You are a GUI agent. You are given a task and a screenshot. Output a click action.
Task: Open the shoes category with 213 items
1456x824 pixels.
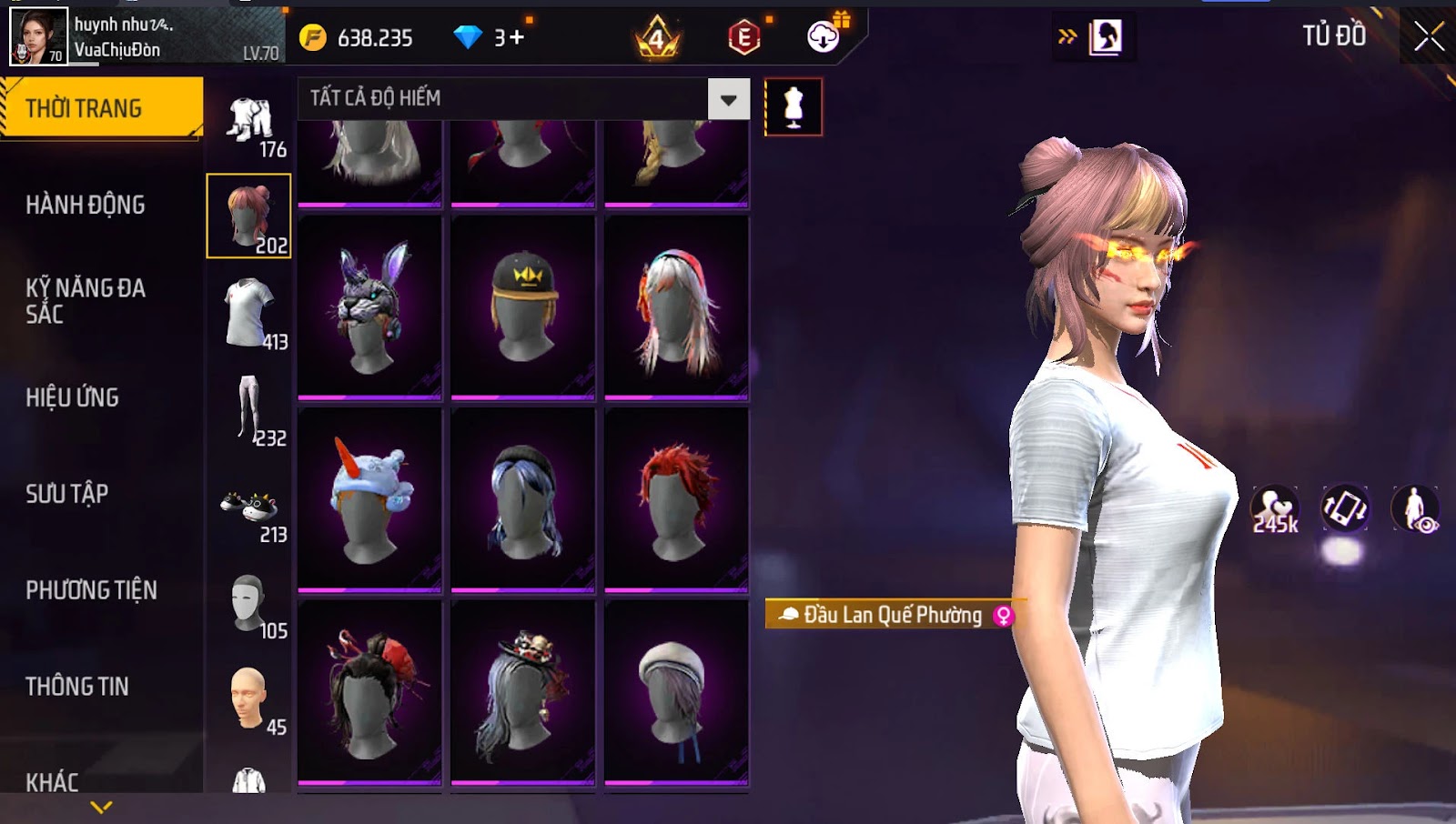[x=250, y=514]
